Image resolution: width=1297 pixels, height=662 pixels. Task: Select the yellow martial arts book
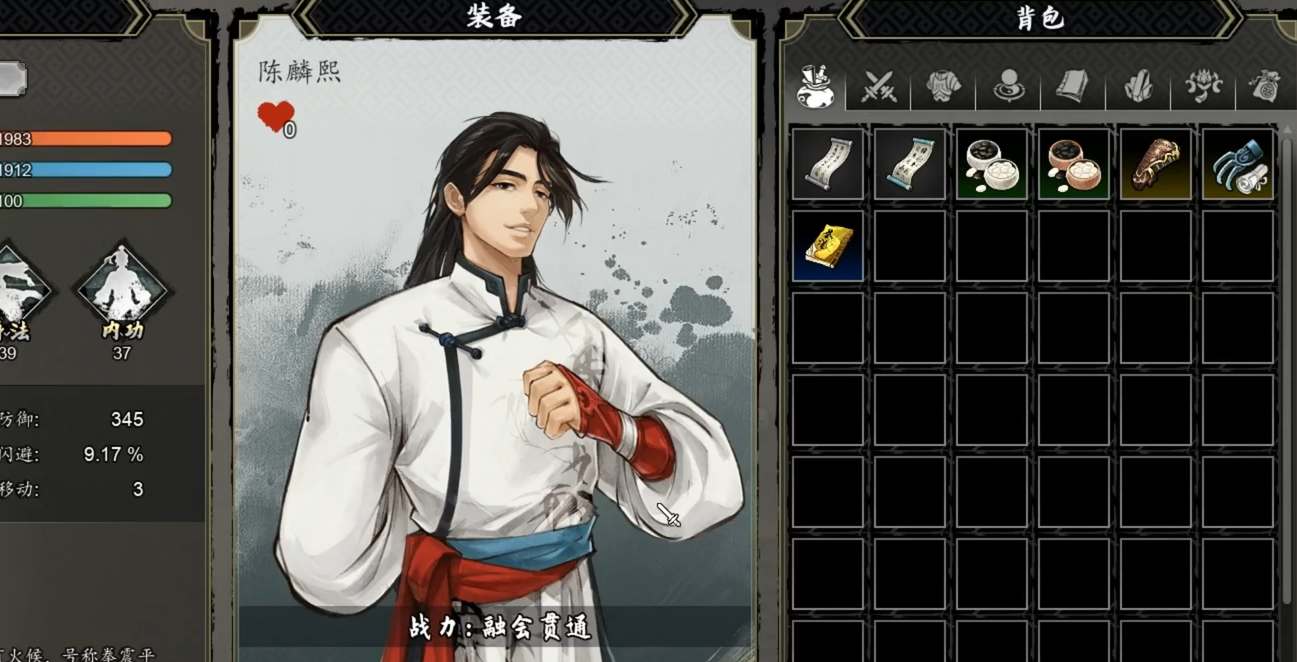(x=828, y=246)
